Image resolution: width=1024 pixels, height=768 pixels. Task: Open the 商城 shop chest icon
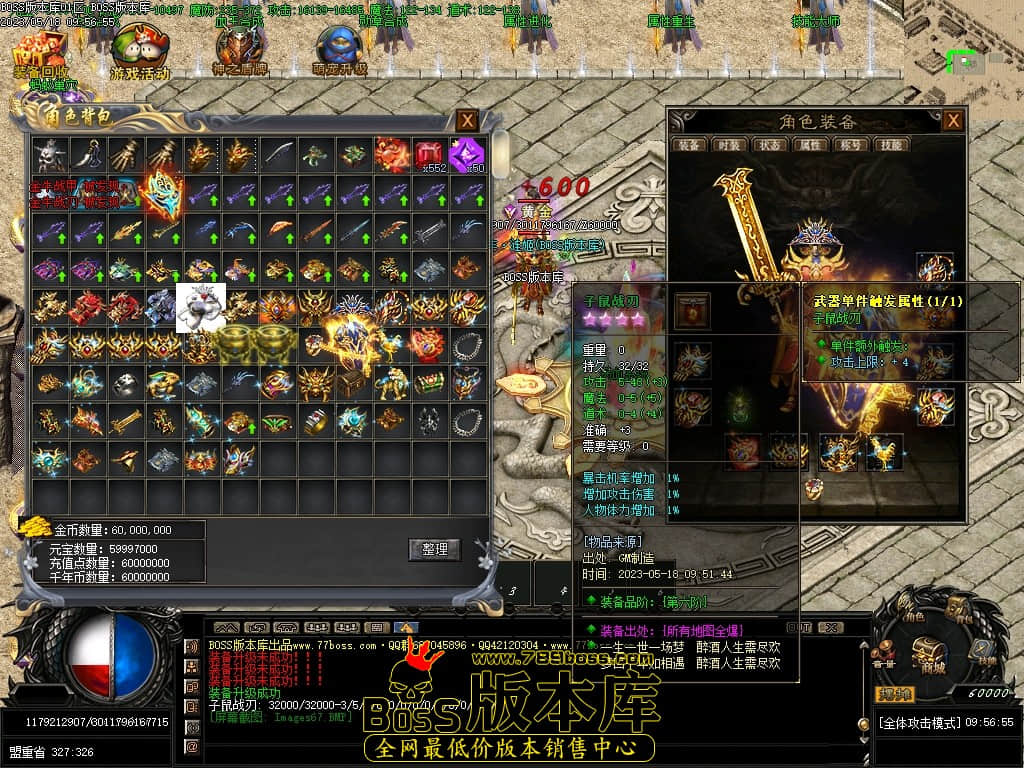[x=931, y=654]
